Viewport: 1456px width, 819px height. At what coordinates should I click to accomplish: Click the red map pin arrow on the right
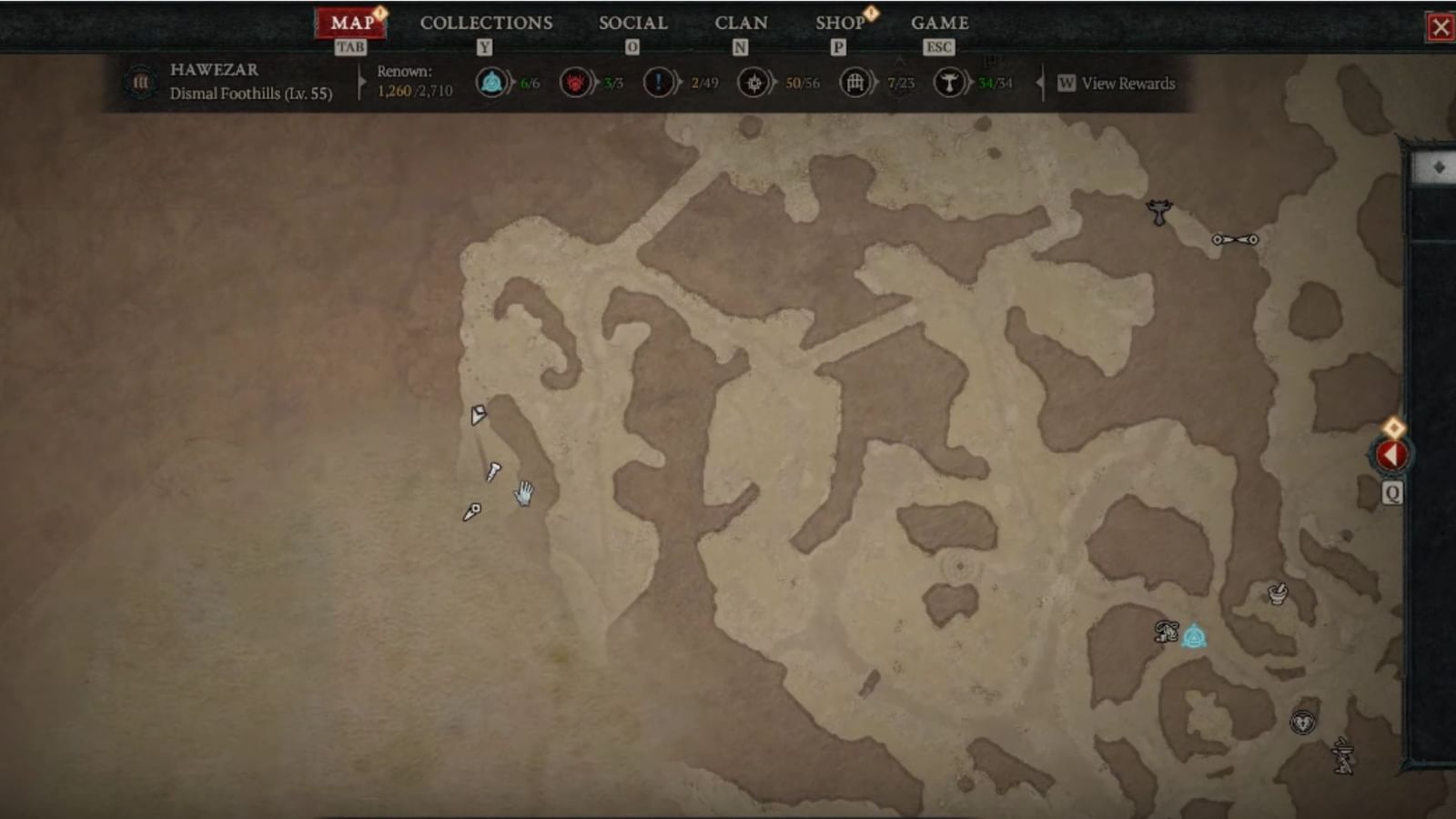click(1391, 452)
